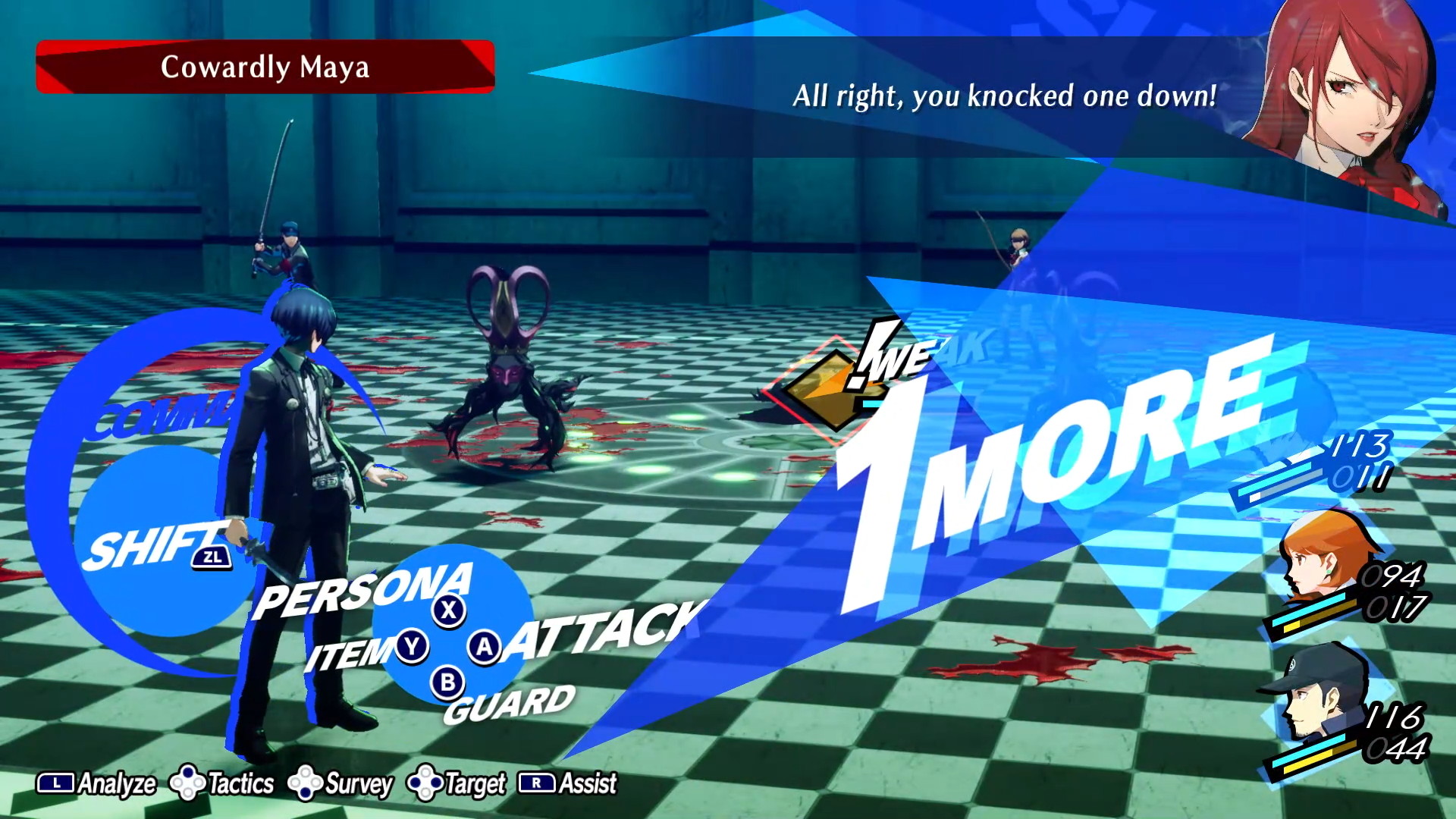1456x819 pixels.
Task: Open the Tactics option
Action: pos(222,783)
